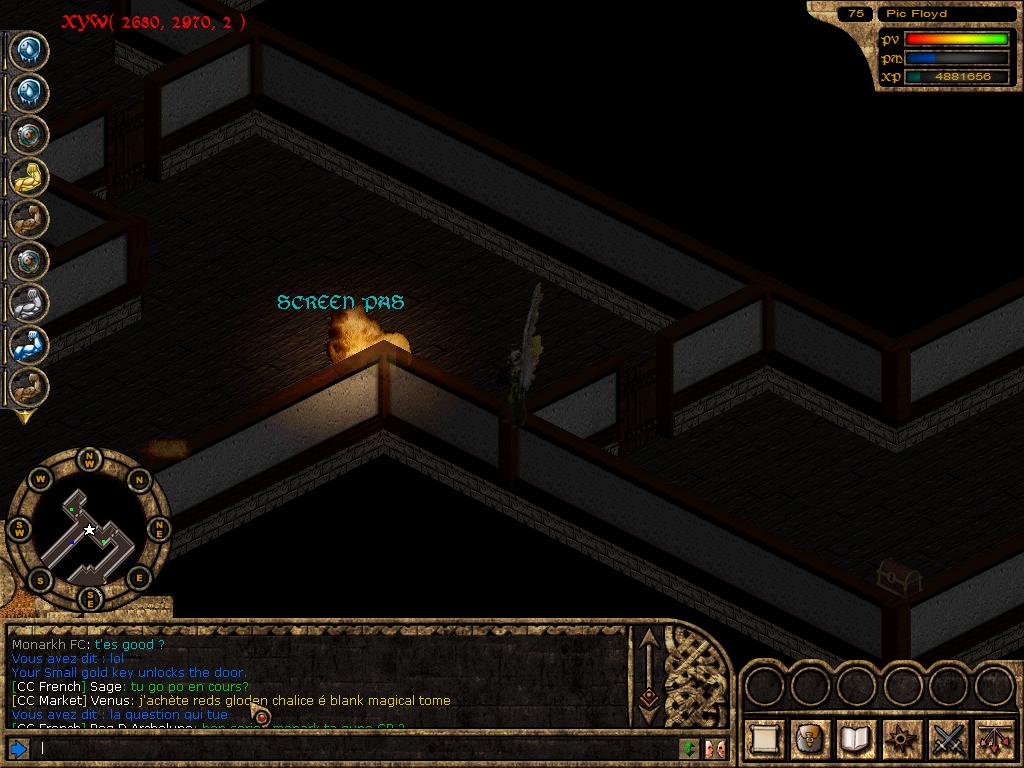
Task: Select the blue flexing arm buff icon
Action: [x=28, y=345]
